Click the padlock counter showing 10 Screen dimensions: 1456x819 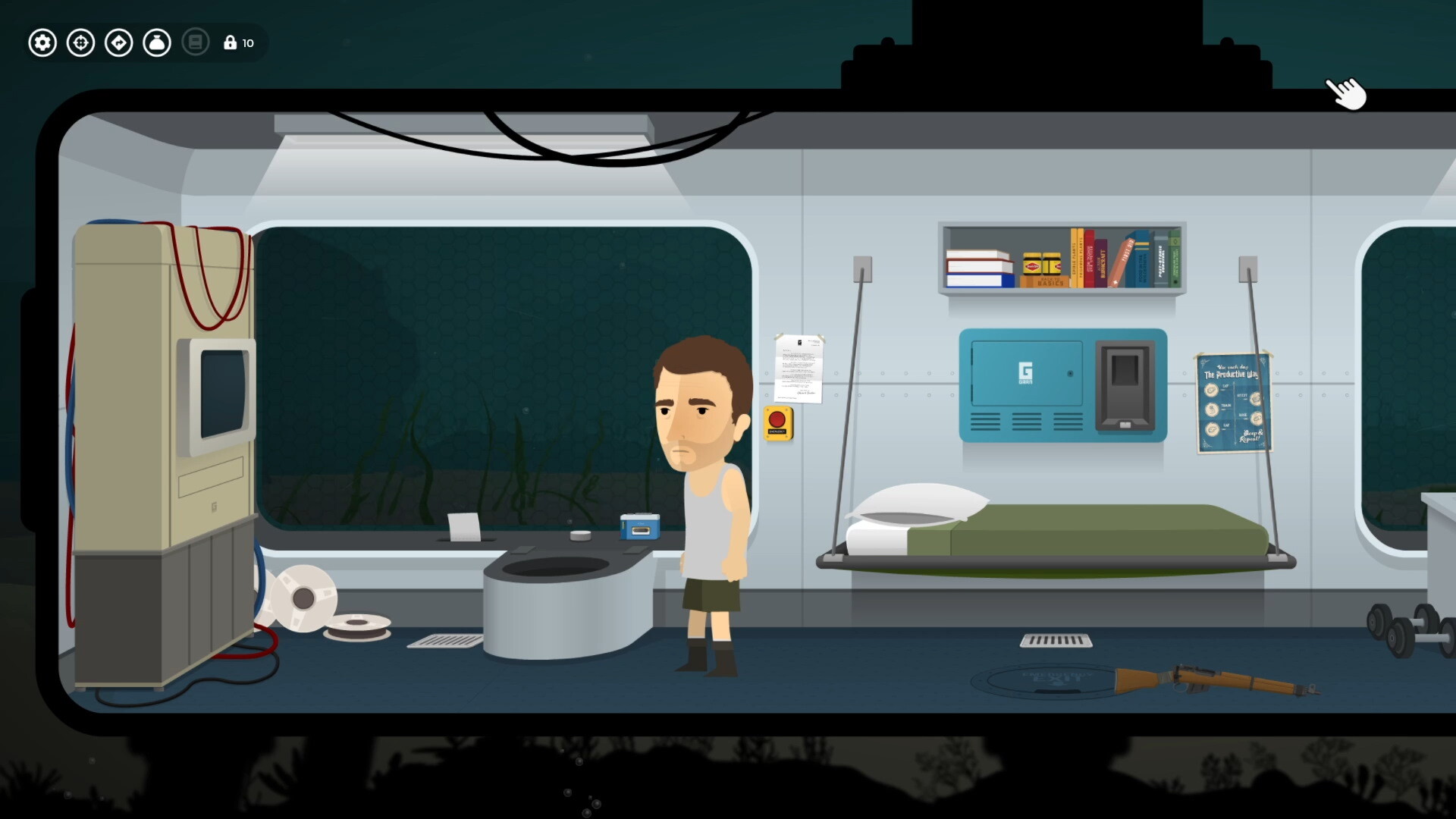(x=238, y=42)
